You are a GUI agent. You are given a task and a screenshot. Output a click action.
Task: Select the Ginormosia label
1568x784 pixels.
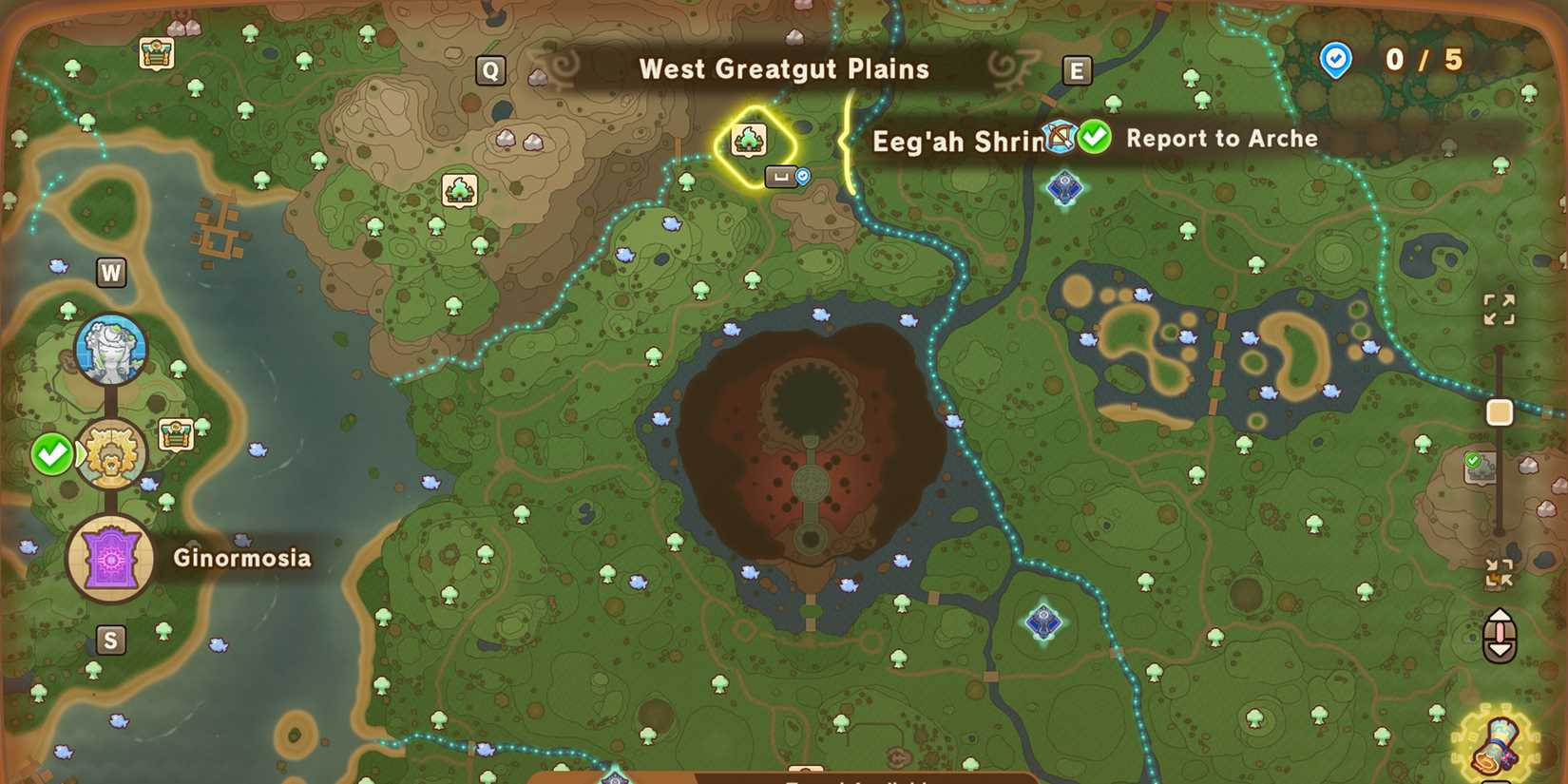pos(240,559)
